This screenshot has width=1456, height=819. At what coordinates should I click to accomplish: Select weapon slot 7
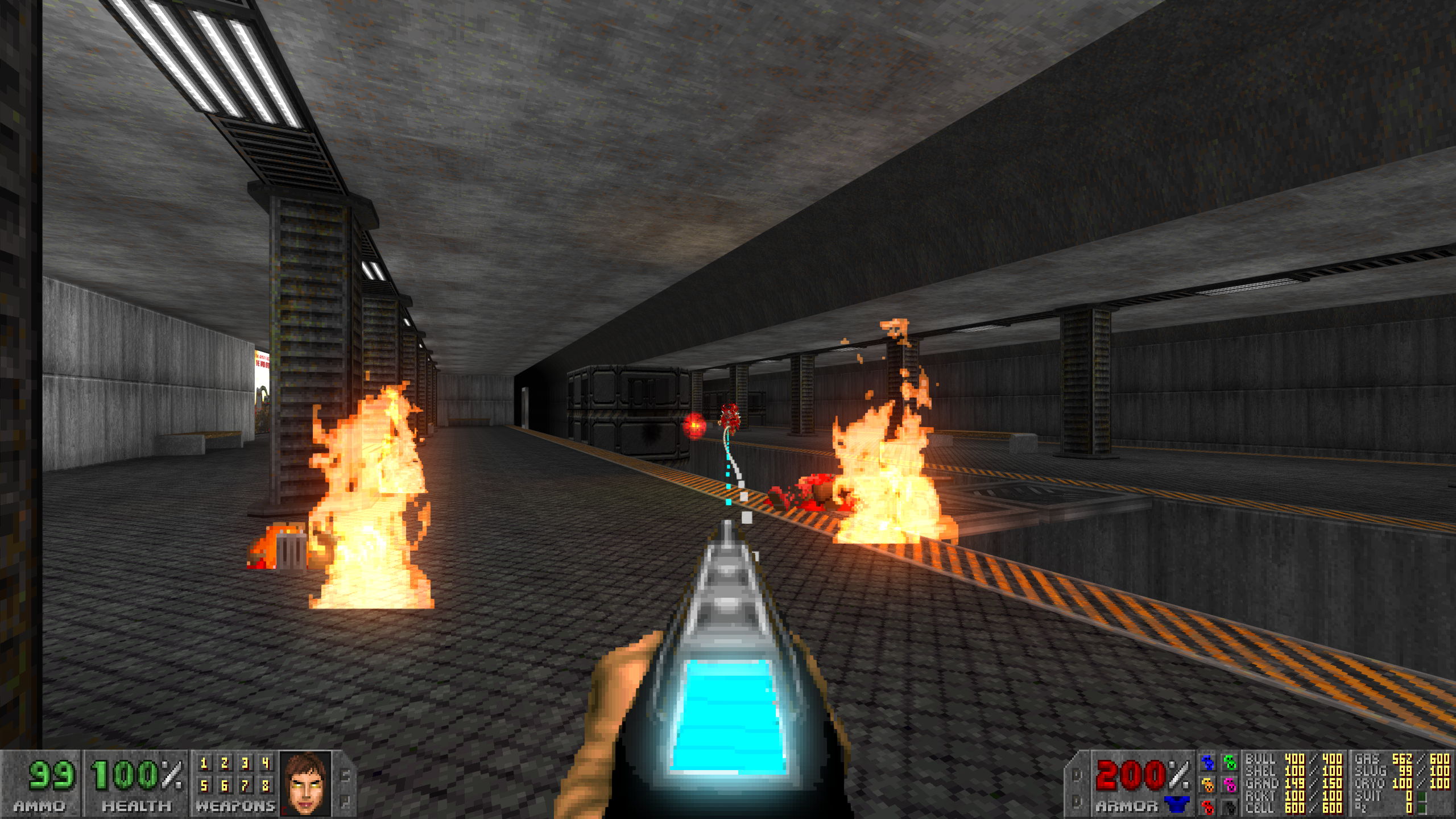245,786
